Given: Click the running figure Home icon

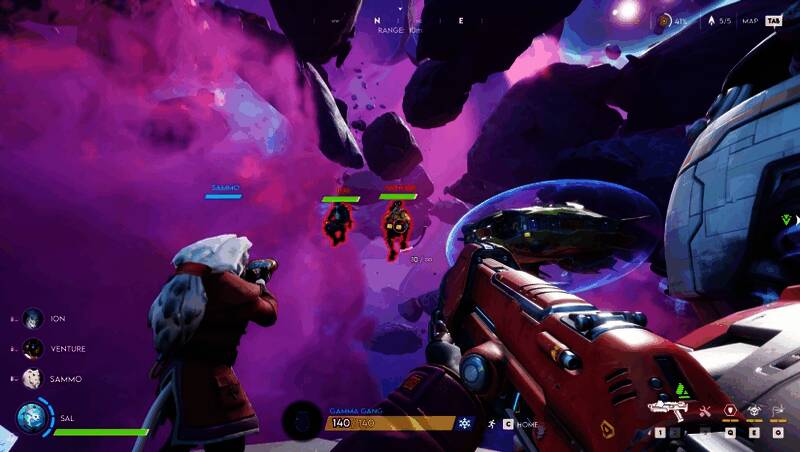Looking at the screenshot, I should (x=491, y=424).
